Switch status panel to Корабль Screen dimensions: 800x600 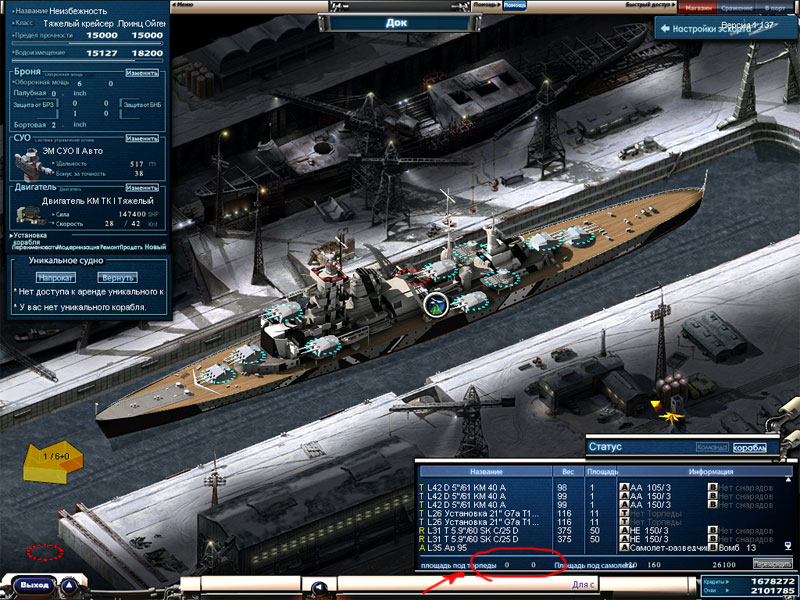pyautogui.click(x=749, y=447)
